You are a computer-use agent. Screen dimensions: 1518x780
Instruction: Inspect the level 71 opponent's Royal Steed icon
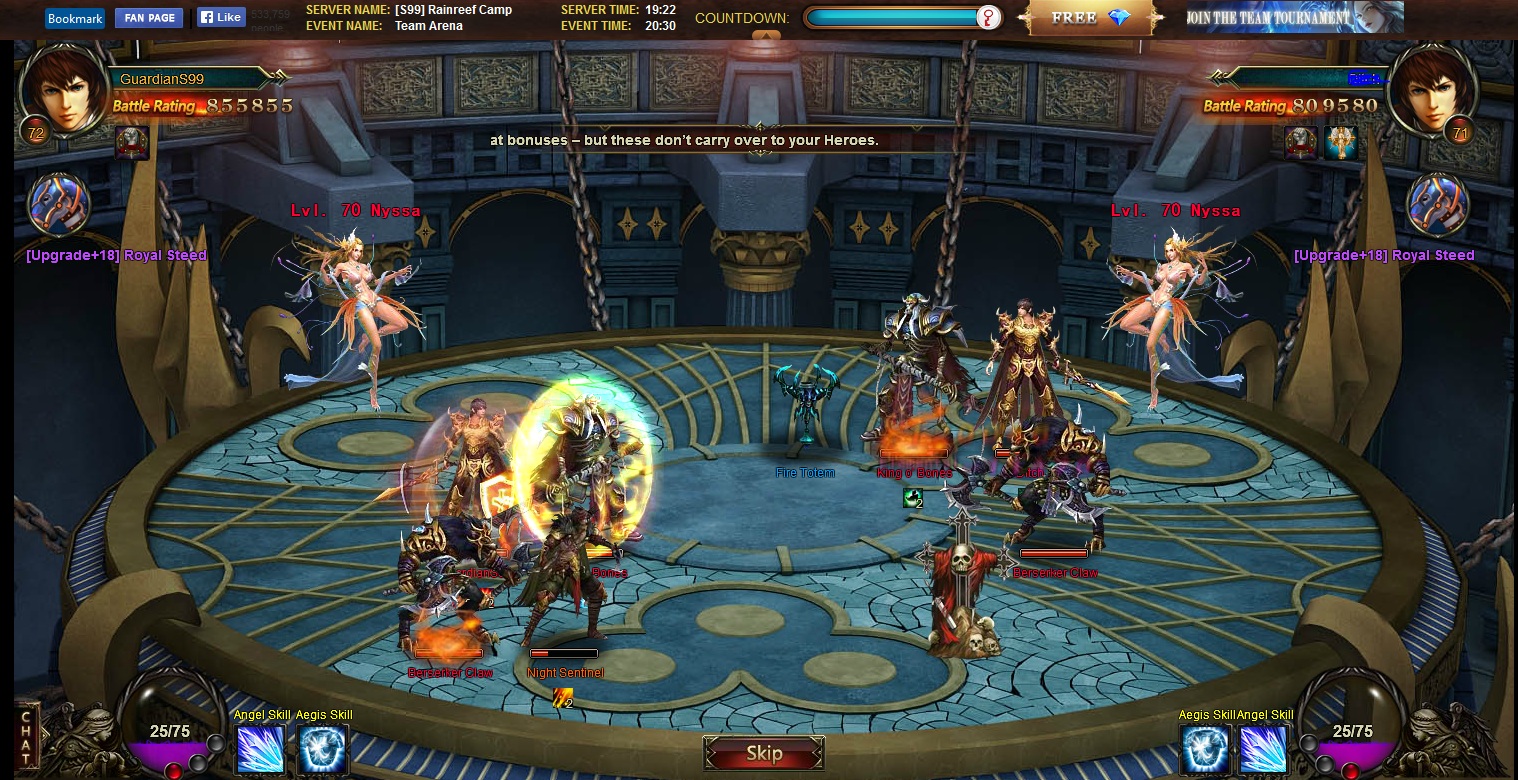coord(1438,206)
